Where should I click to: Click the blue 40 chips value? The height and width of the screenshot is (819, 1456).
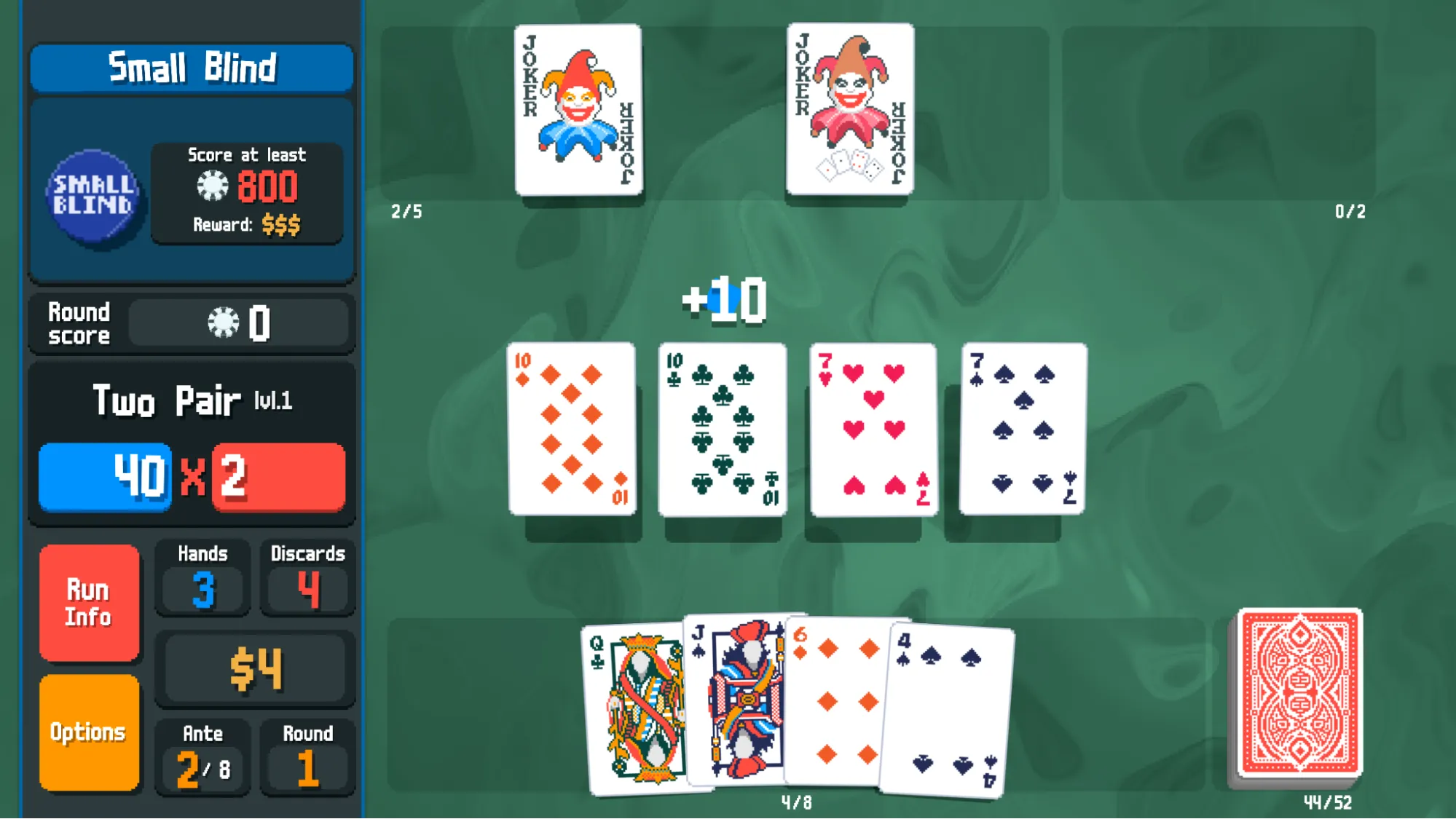coord(104,476)
